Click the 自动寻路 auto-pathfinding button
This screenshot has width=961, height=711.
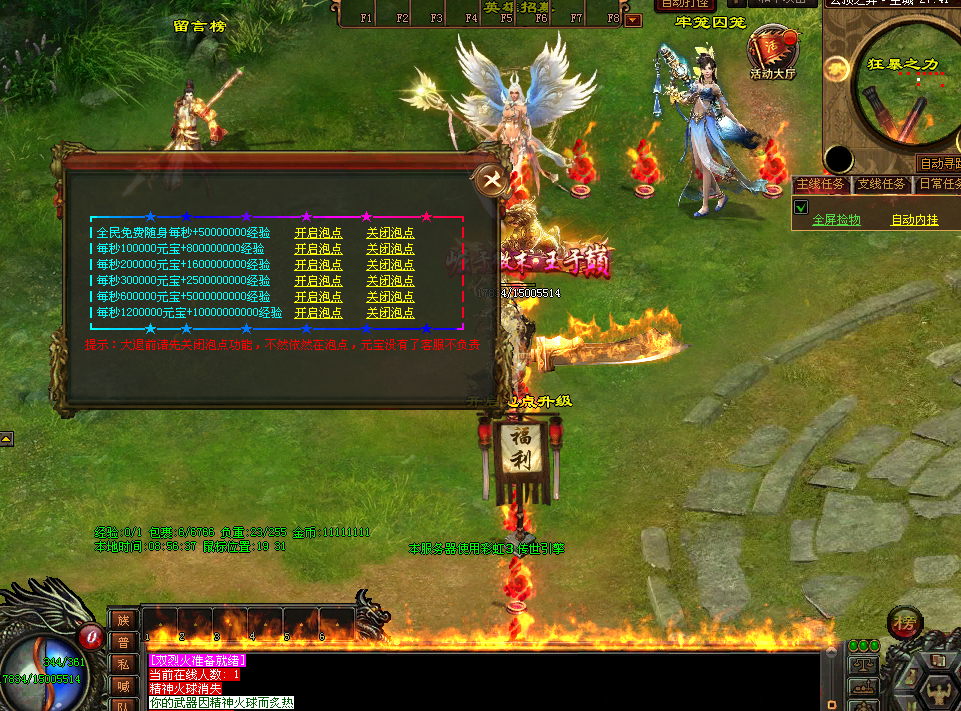(x=940, y=163)
